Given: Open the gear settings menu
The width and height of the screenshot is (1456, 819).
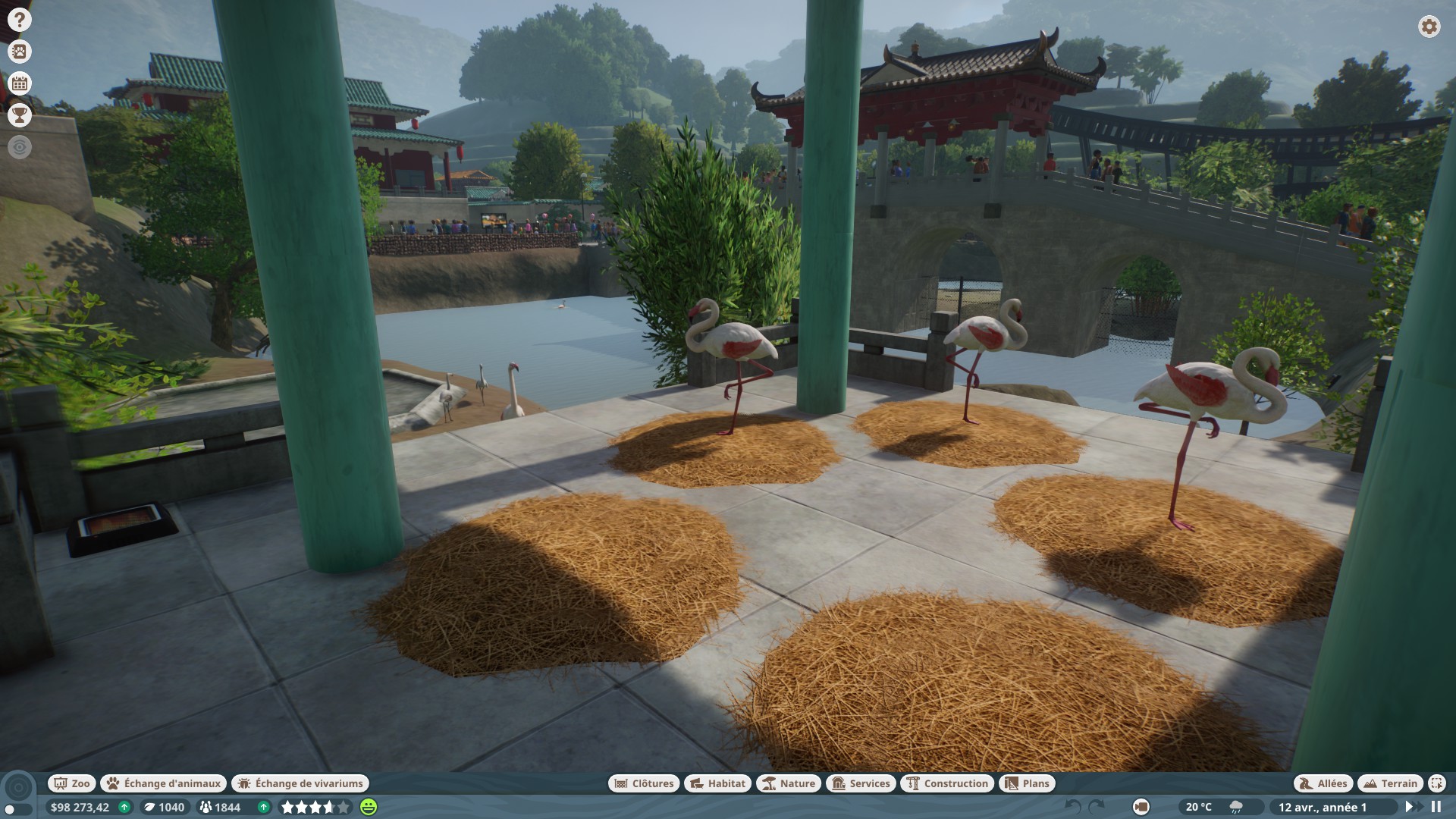Looking at the screenshot, I should [x=1429, y=27].
